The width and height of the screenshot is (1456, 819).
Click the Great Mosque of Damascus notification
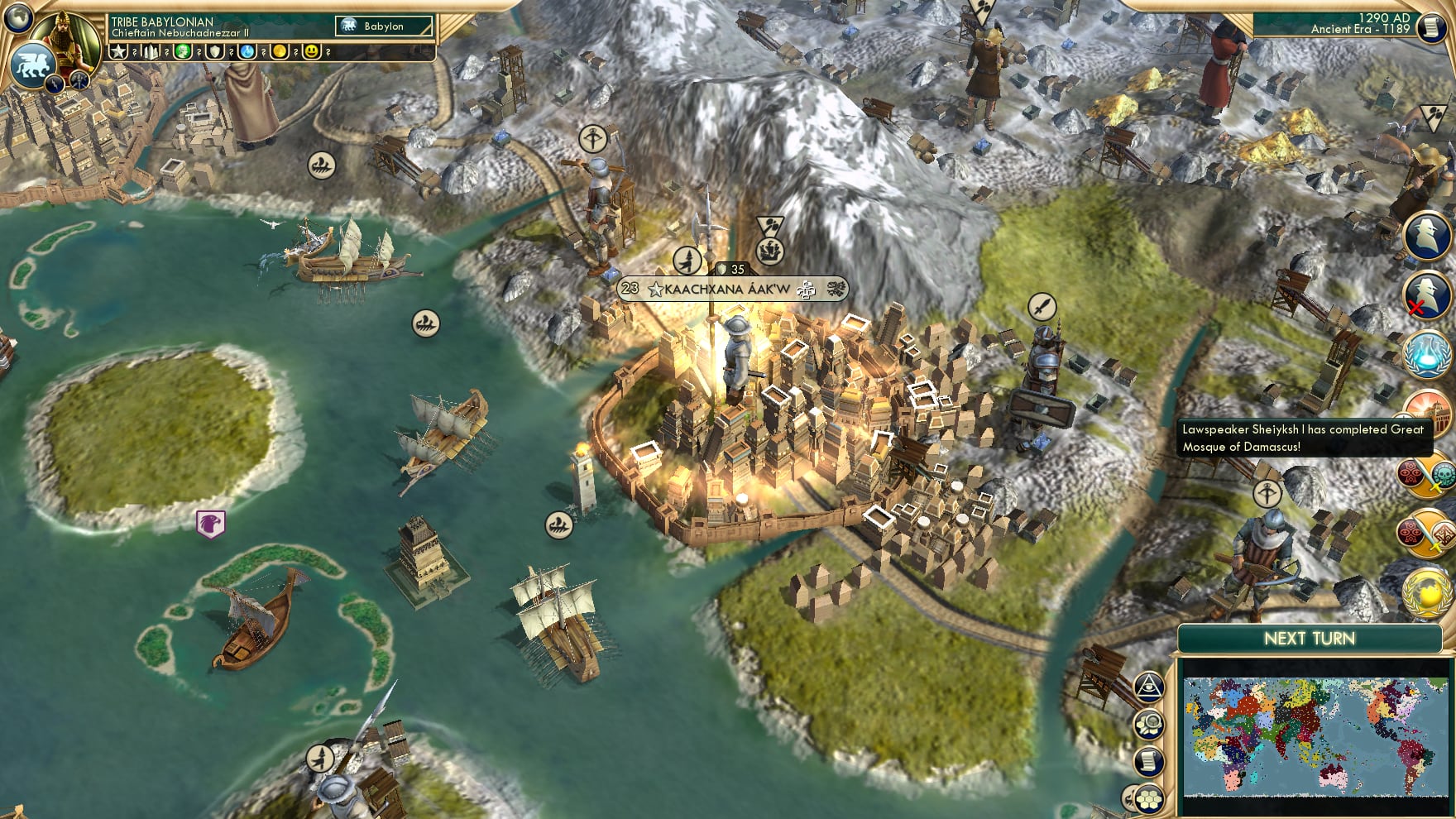(x=1303, y=438)
